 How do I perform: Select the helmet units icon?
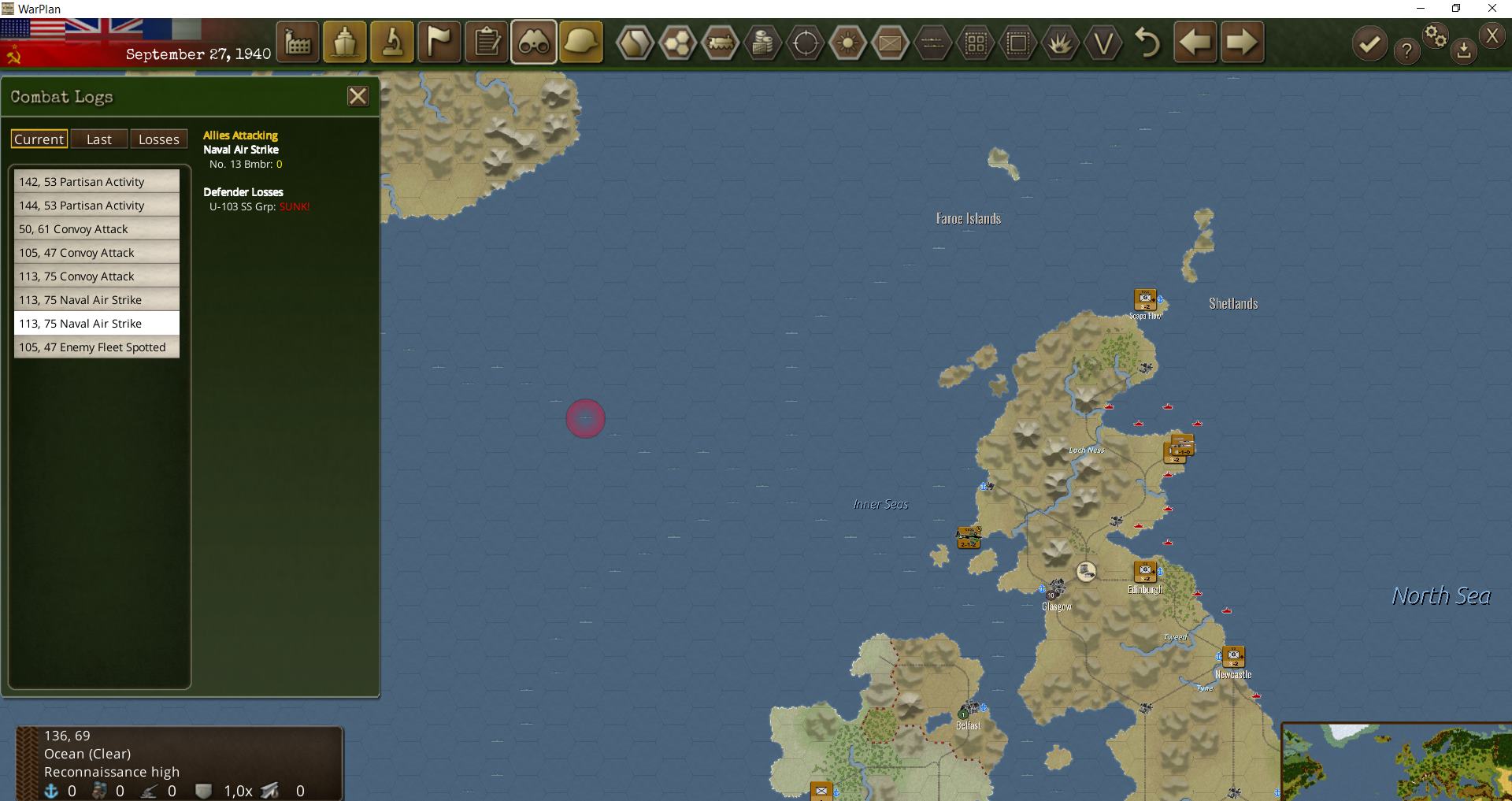click(x=581, y=42)
